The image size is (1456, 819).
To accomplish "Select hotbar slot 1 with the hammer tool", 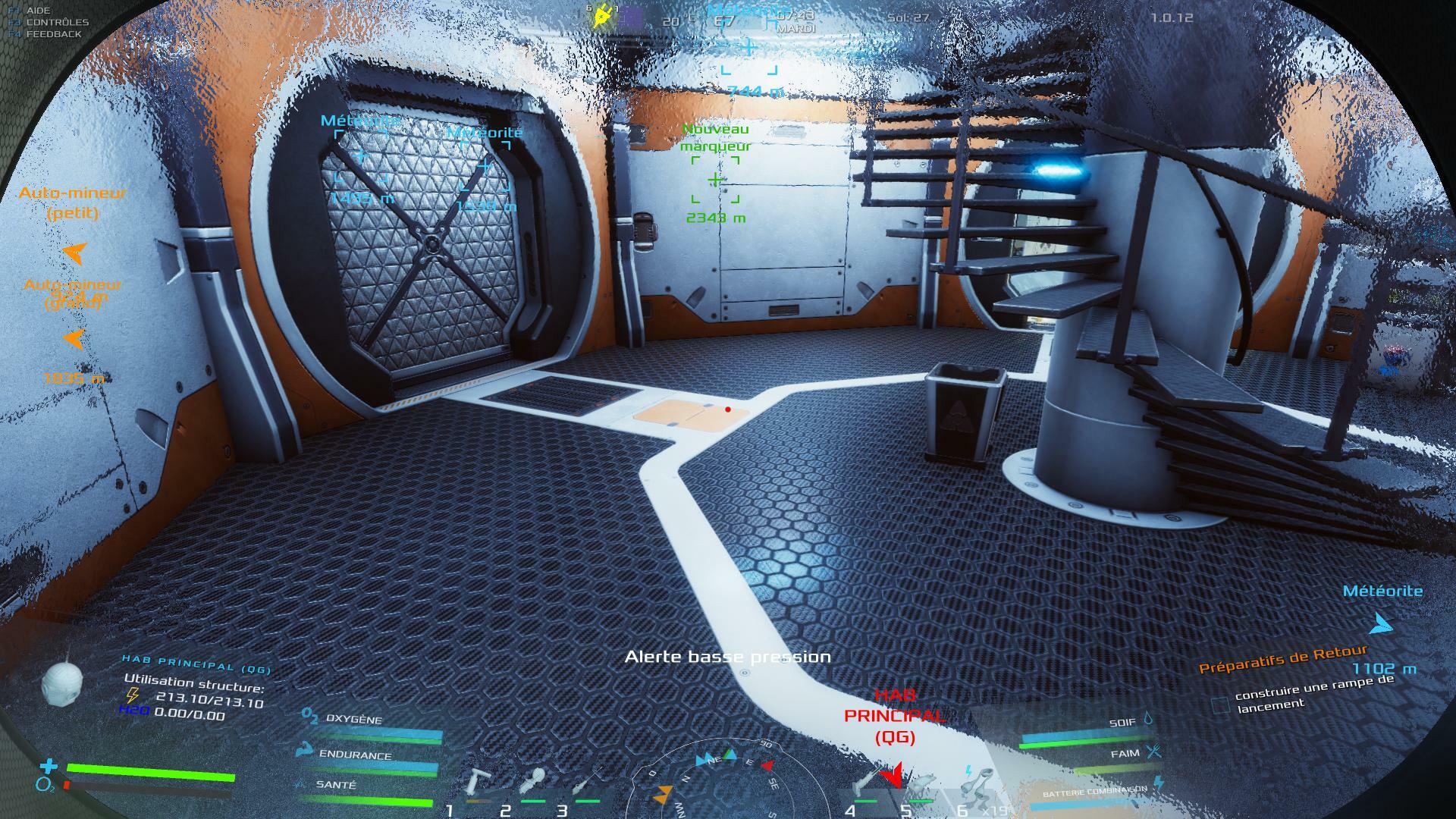I will pos(476,785).
